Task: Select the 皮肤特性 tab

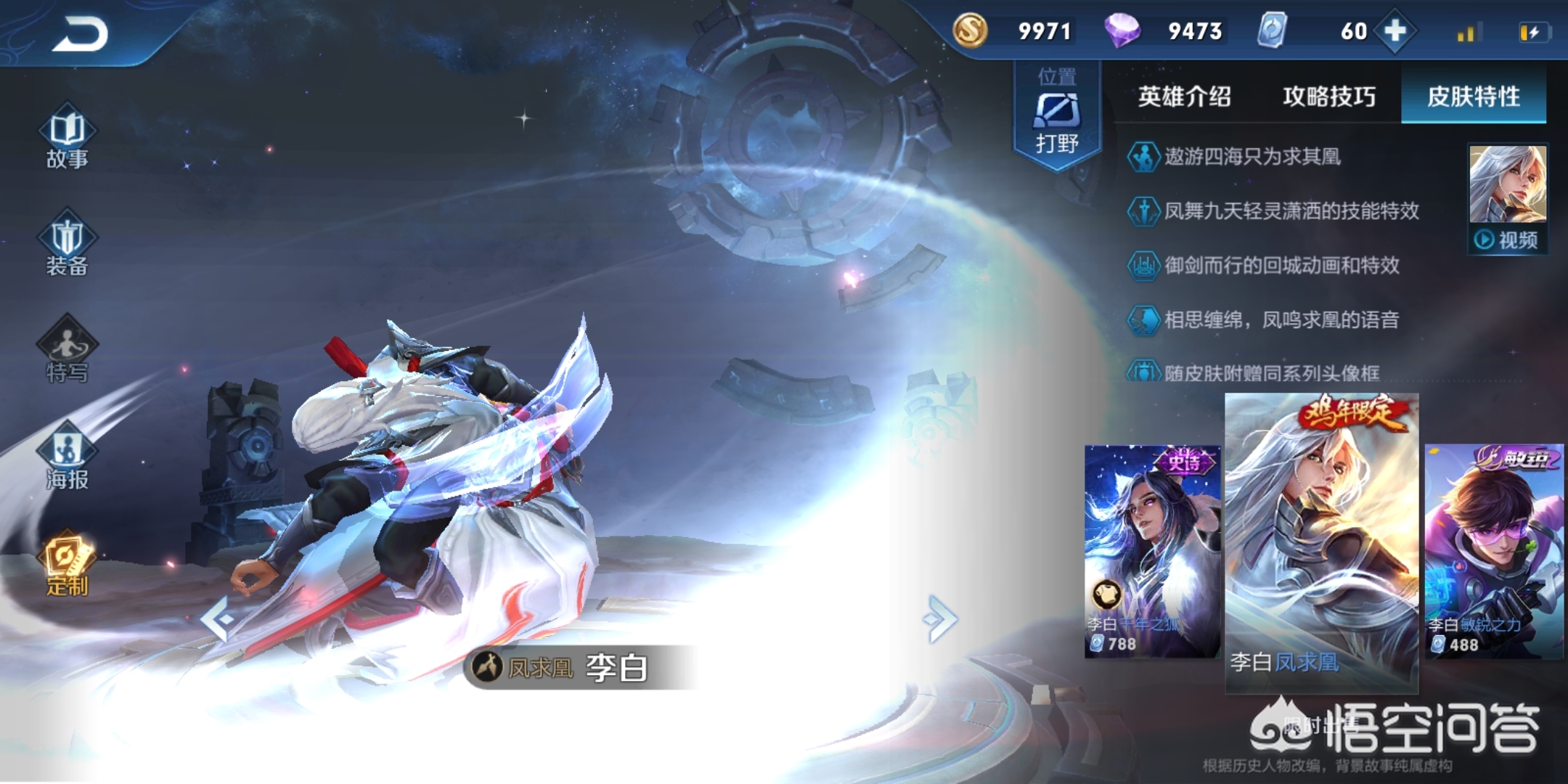Action: (1473, 97)
